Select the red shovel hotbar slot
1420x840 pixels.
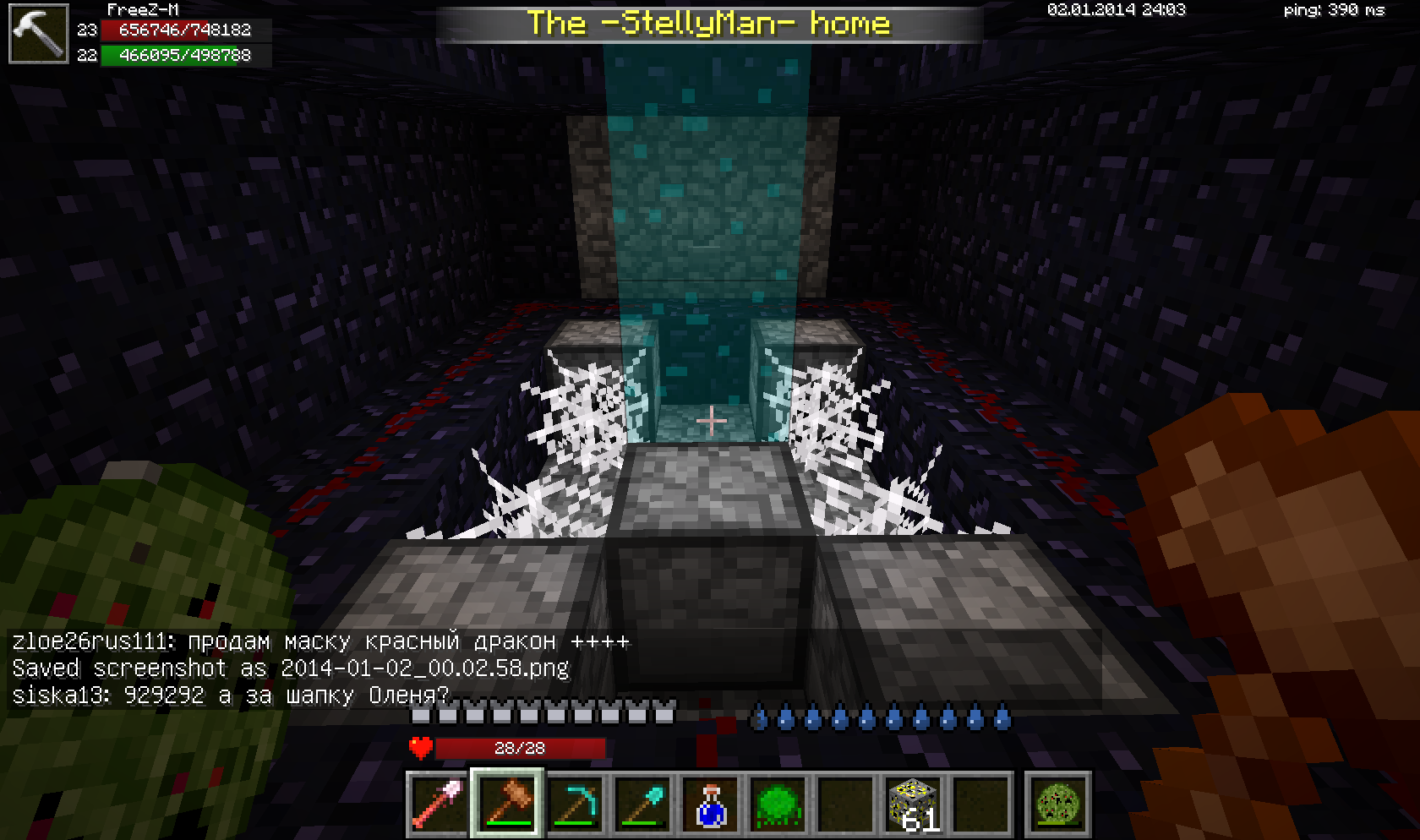point(438,803)
